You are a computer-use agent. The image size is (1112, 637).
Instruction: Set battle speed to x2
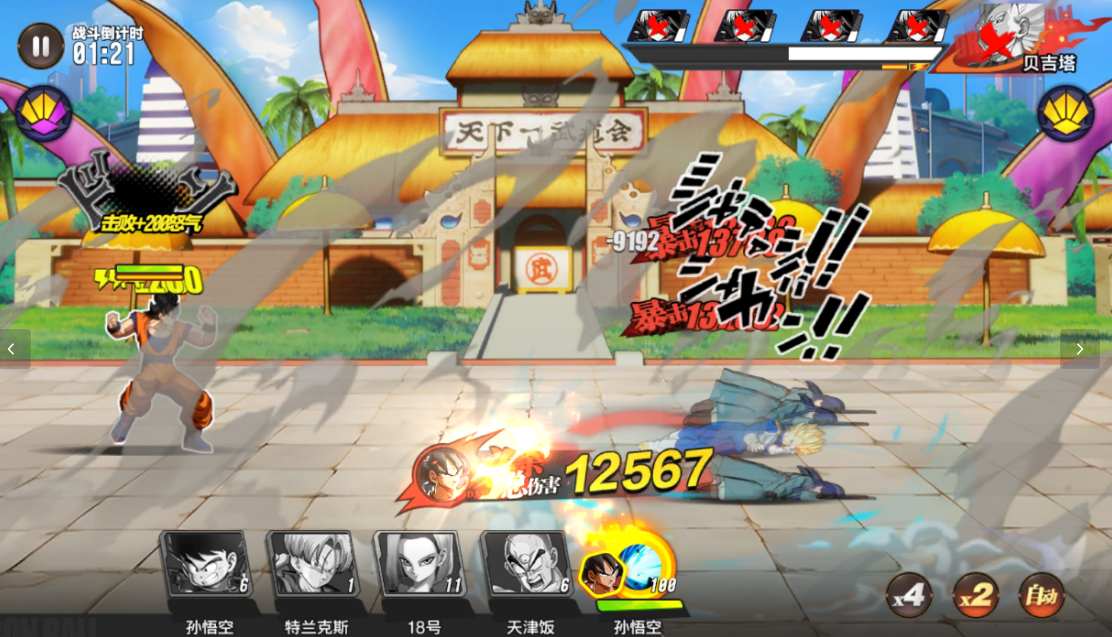pyautogui.click(x=975, y=596)
